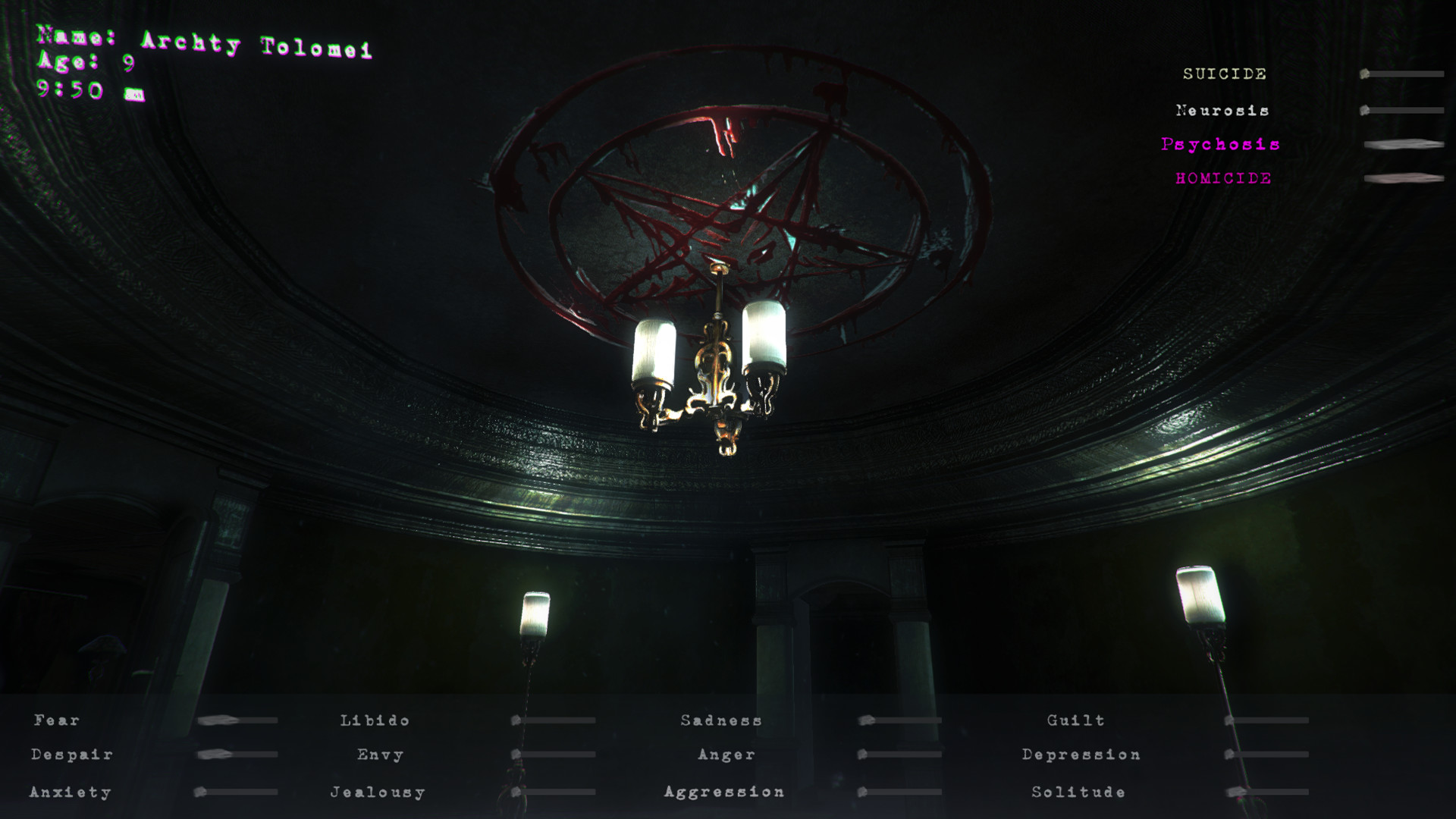Click the Fear slider handle
1456x819 pixels.
[220, 719]
